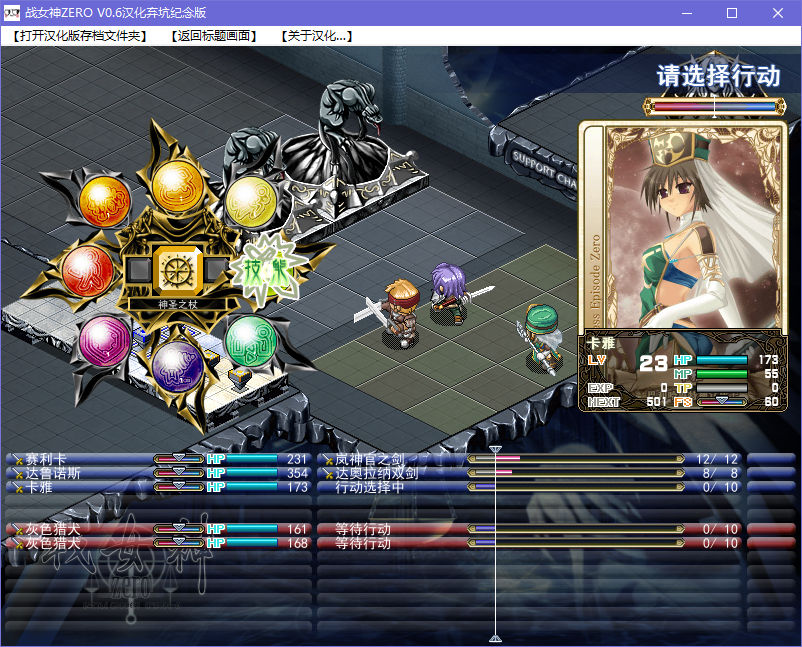Choose the golden-yellow command orb
This screenshot has height=647, width=802.
[178, 184]
